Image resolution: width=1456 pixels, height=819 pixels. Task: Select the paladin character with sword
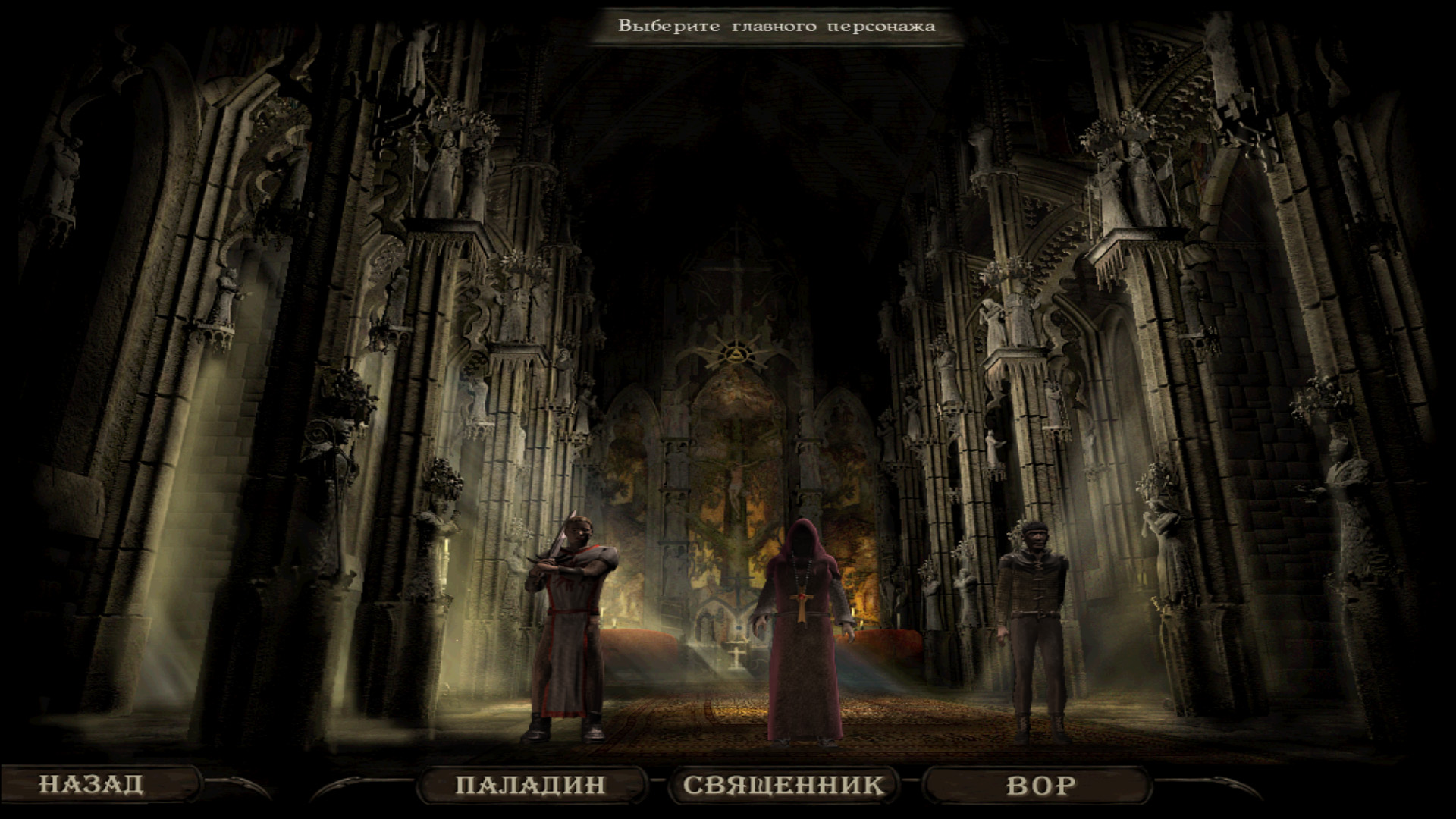pos(570,629)
